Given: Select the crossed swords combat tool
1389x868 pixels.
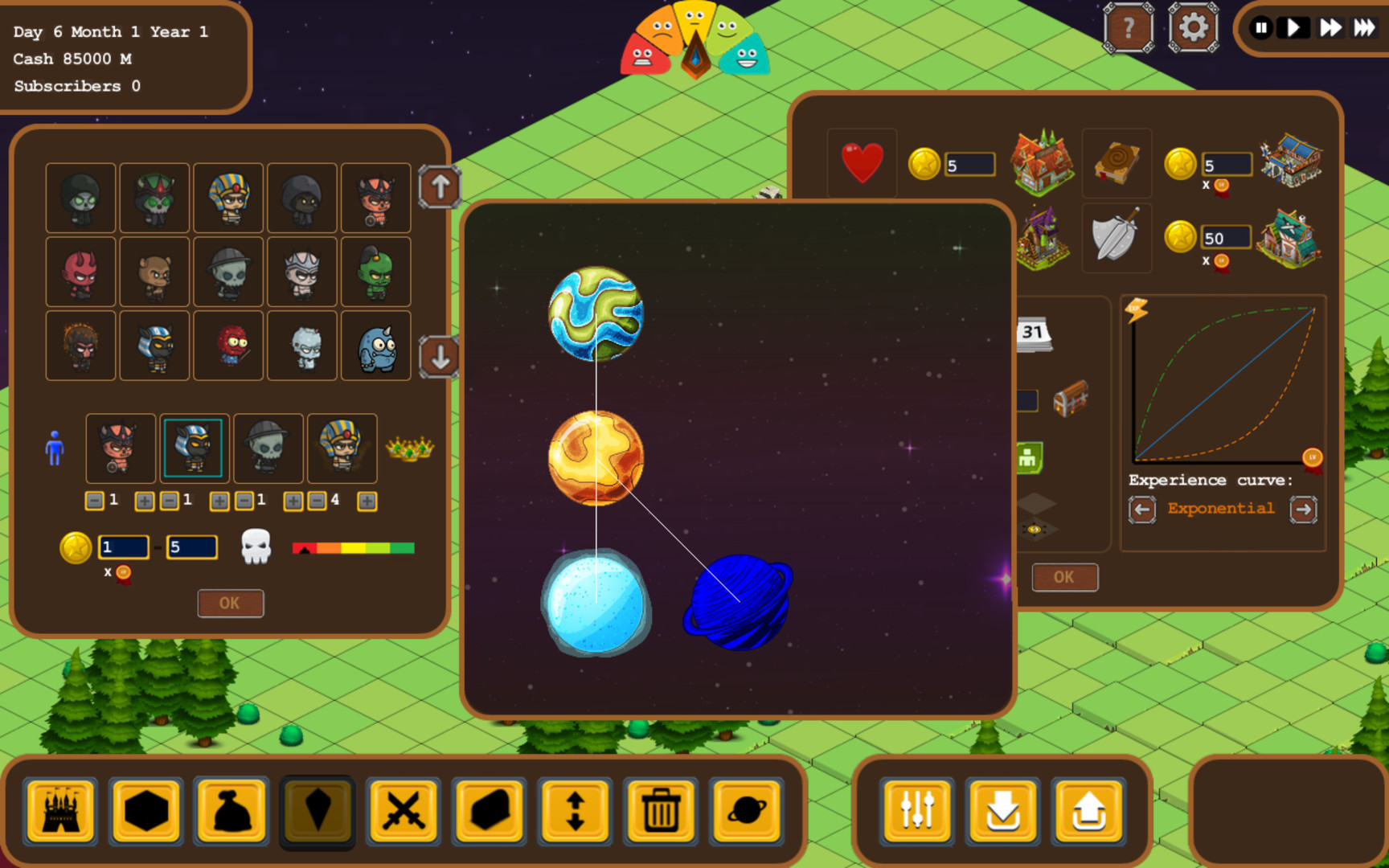Looking at the screenshot, I should [x=404, y=812].
